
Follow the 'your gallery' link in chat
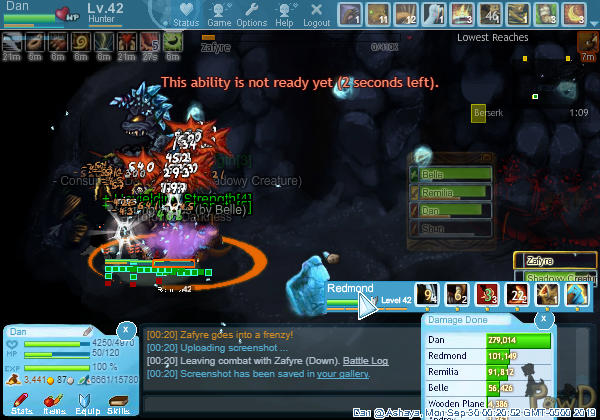[342, 374]
